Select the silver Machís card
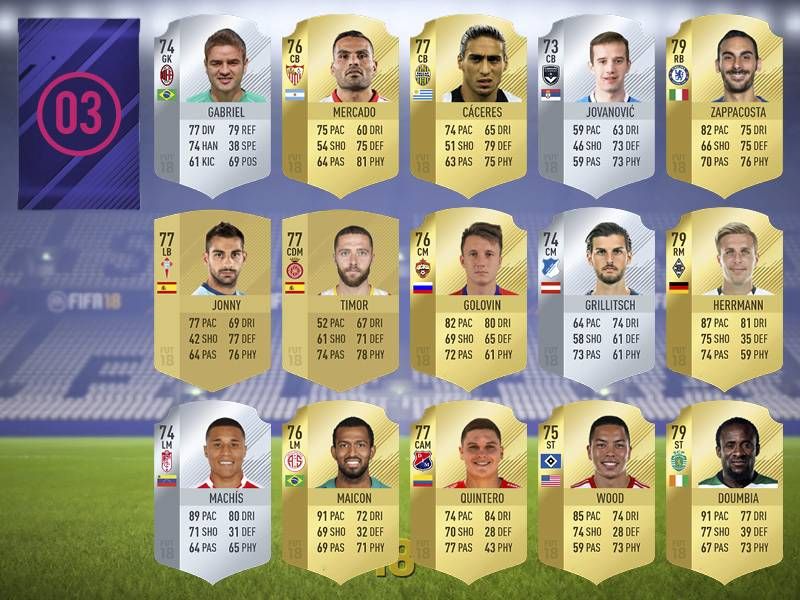This screenshot has height=600, width=800. click(213, 490)
